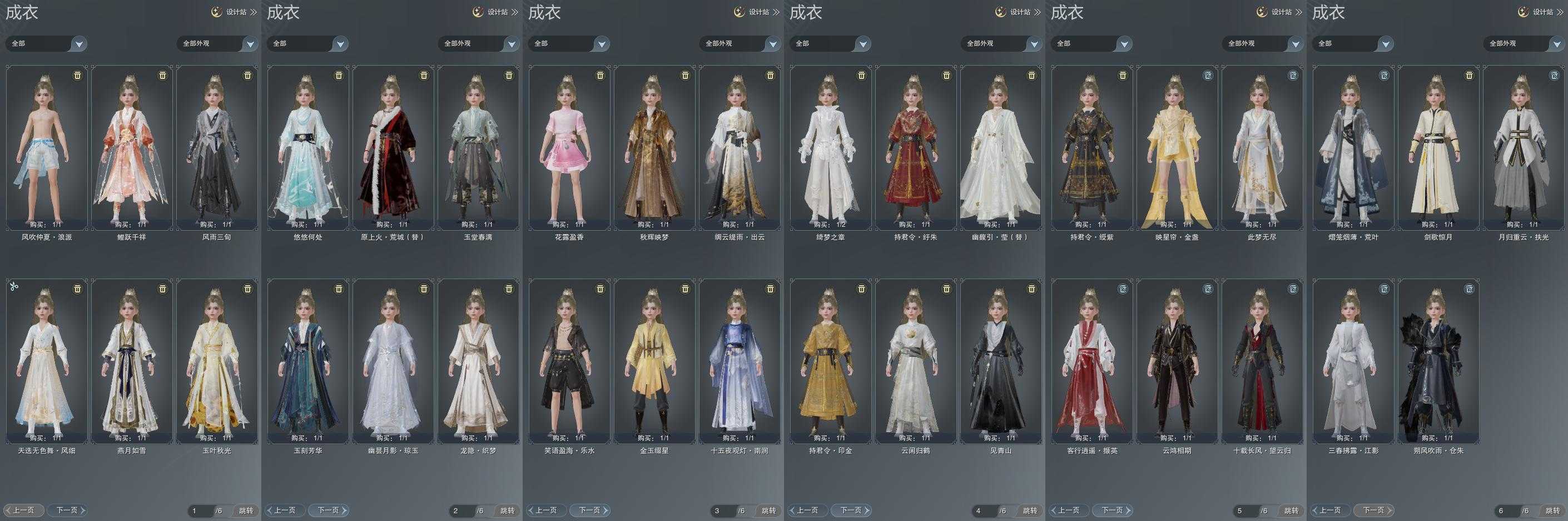Pick the 云鸿相期 outfit card

coord(1177,361)
